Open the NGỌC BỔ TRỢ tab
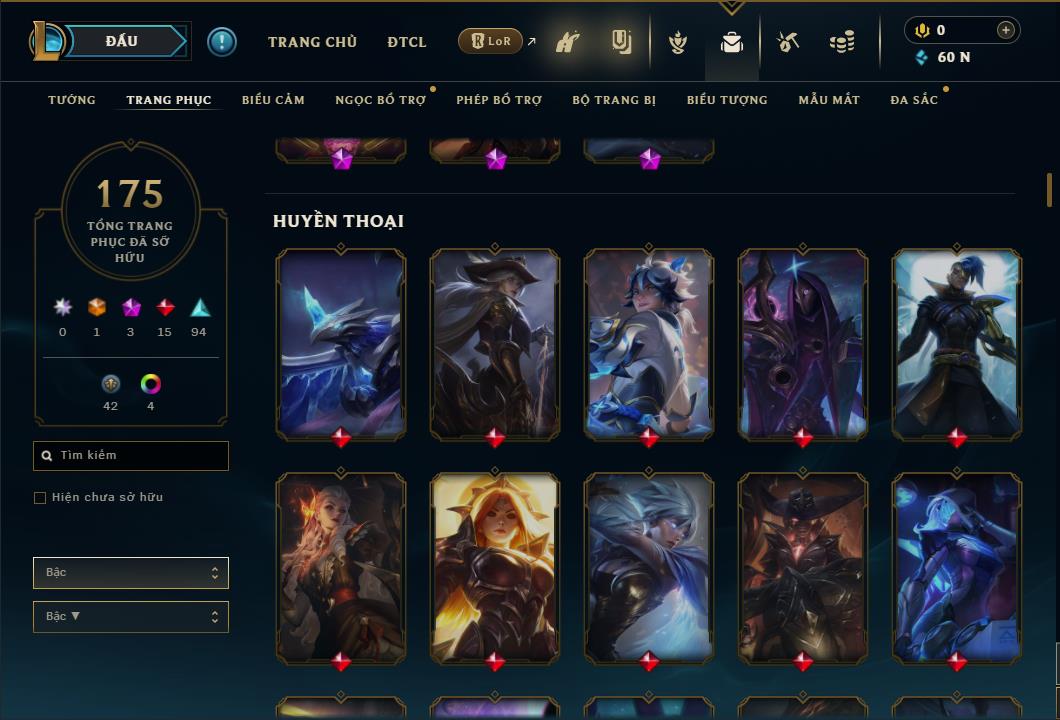1060x720 pixels. pos(380,100)
